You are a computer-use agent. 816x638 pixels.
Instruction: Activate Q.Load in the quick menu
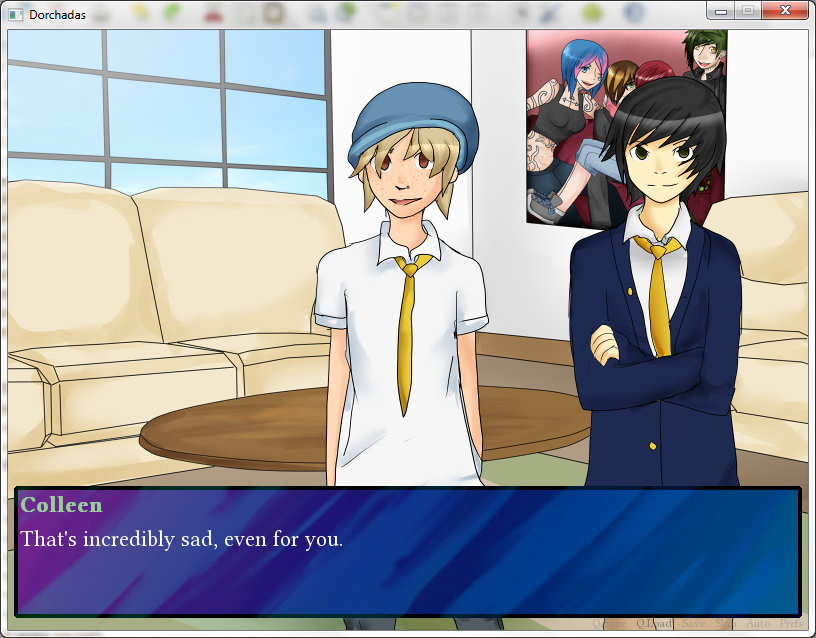tap(655, 624)
